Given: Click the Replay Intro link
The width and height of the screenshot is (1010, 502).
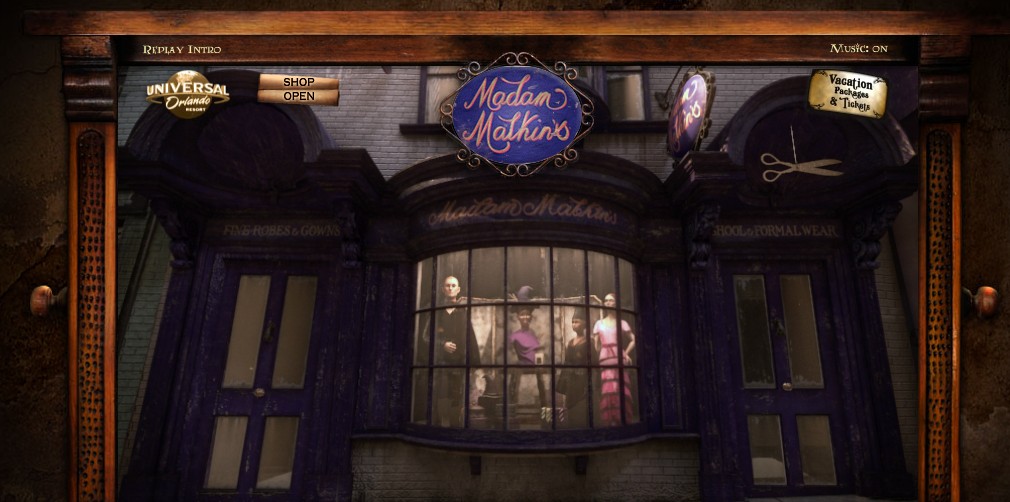Looking at the screenshot, I should (x=181, y=49).
